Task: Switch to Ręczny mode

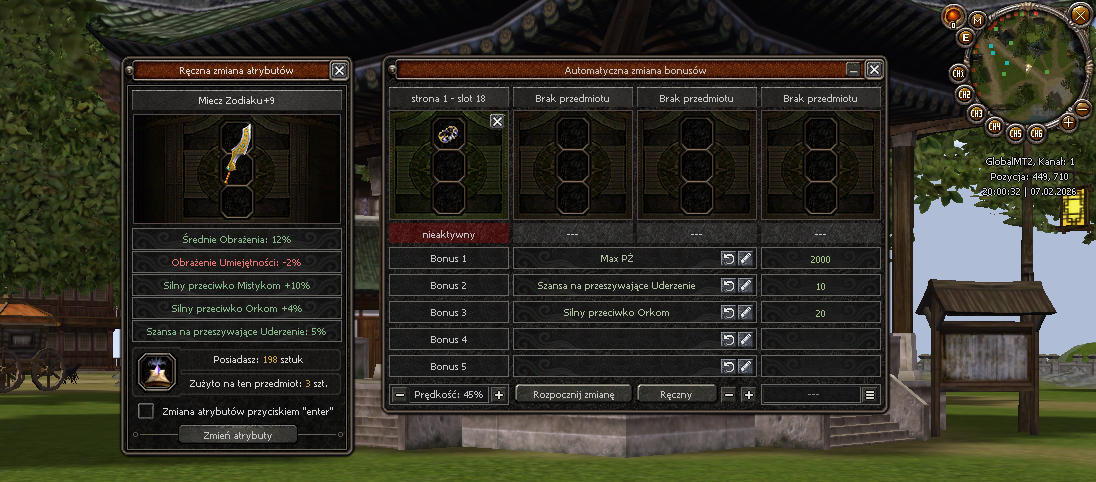Action: tap(677, 394)
